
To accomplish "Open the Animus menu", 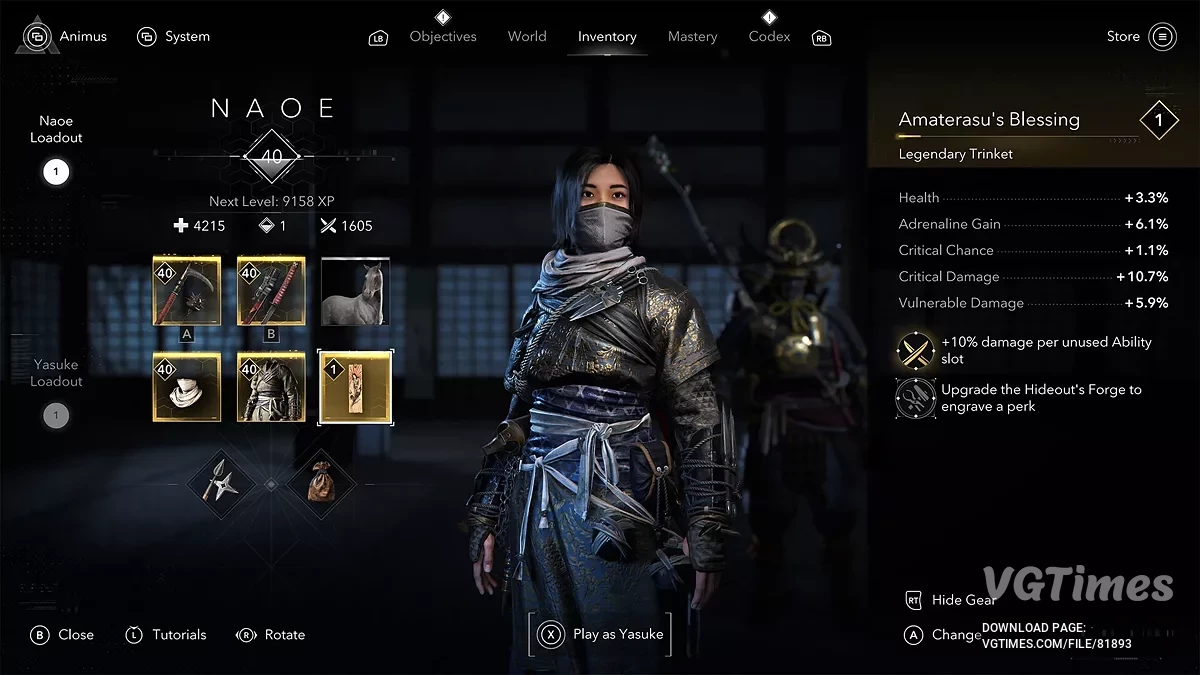I will 66,36.
